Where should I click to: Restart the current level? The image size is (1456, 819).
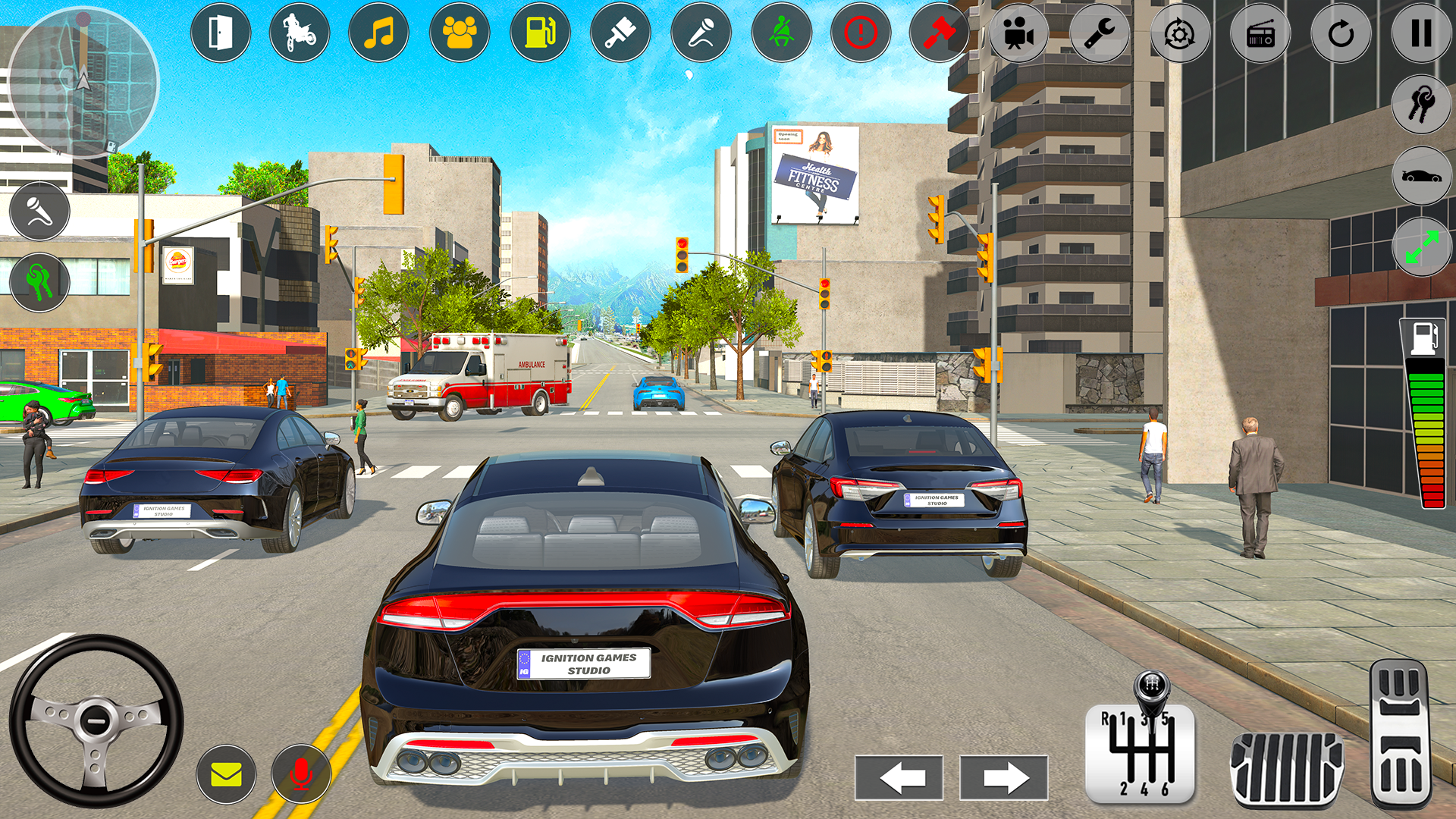point(1341,33)
